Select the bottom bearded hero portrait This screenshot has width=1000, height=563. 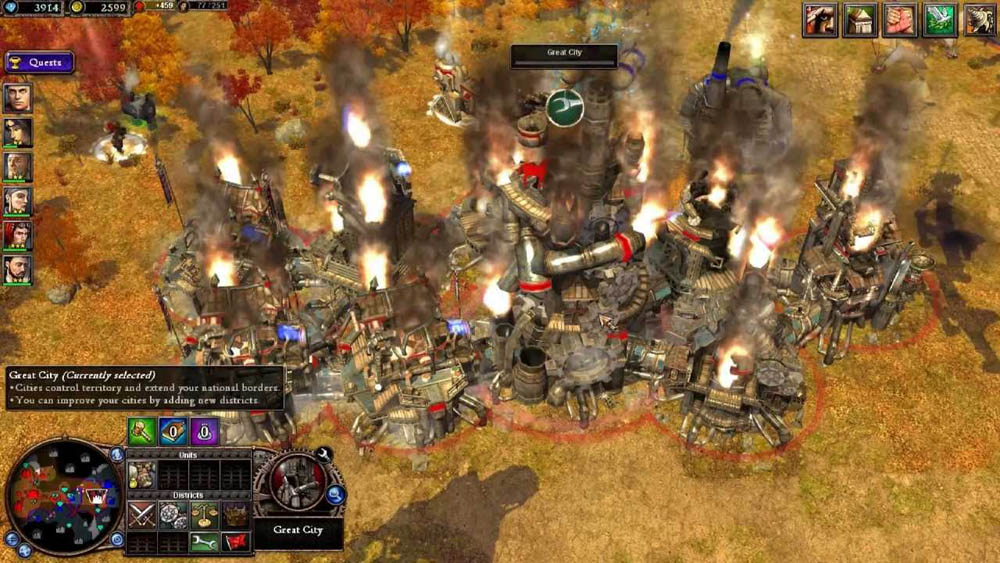click(17, 269)
